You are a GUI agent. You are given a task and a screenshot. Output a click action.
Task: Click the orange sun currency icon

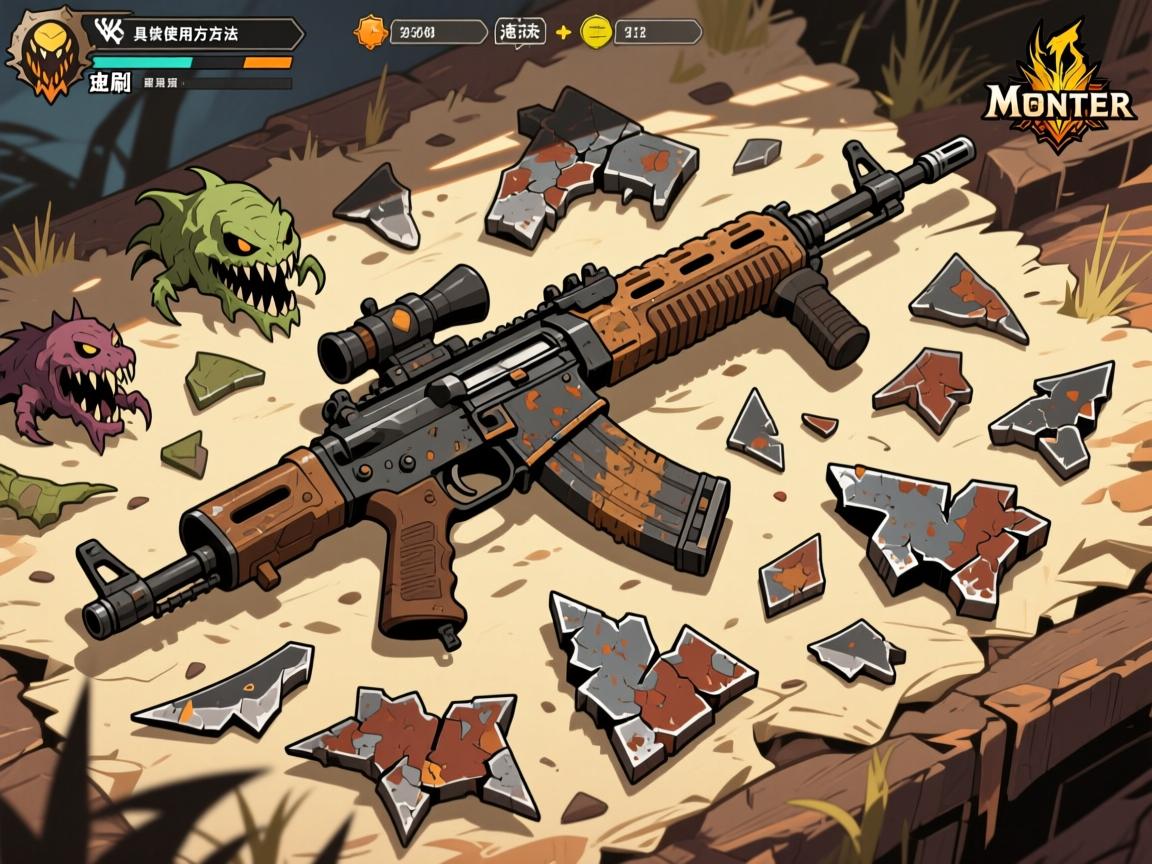coord(370,32)
